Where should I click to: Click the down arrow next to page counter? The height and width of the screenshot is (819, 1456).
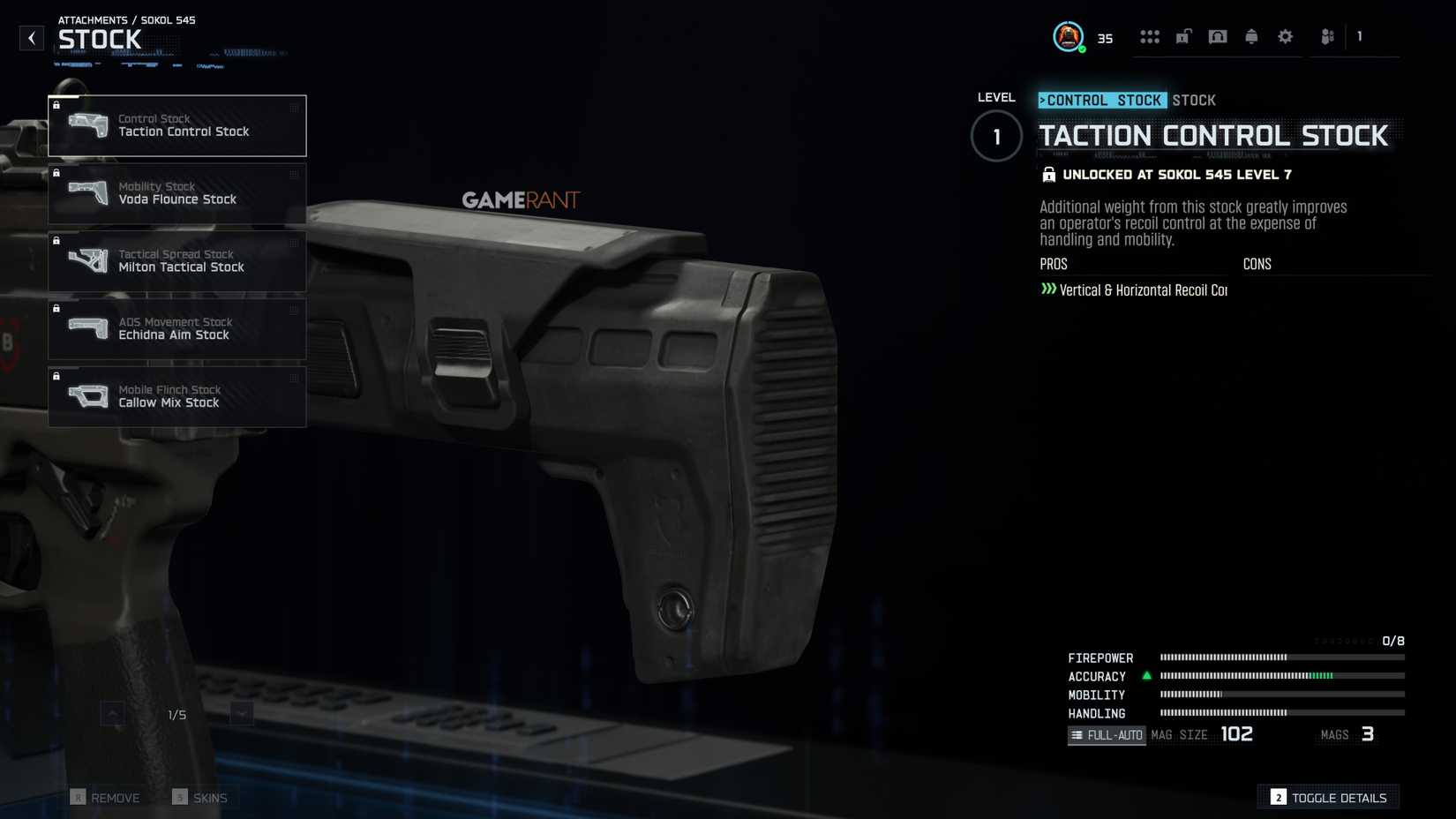click(240, 713)
